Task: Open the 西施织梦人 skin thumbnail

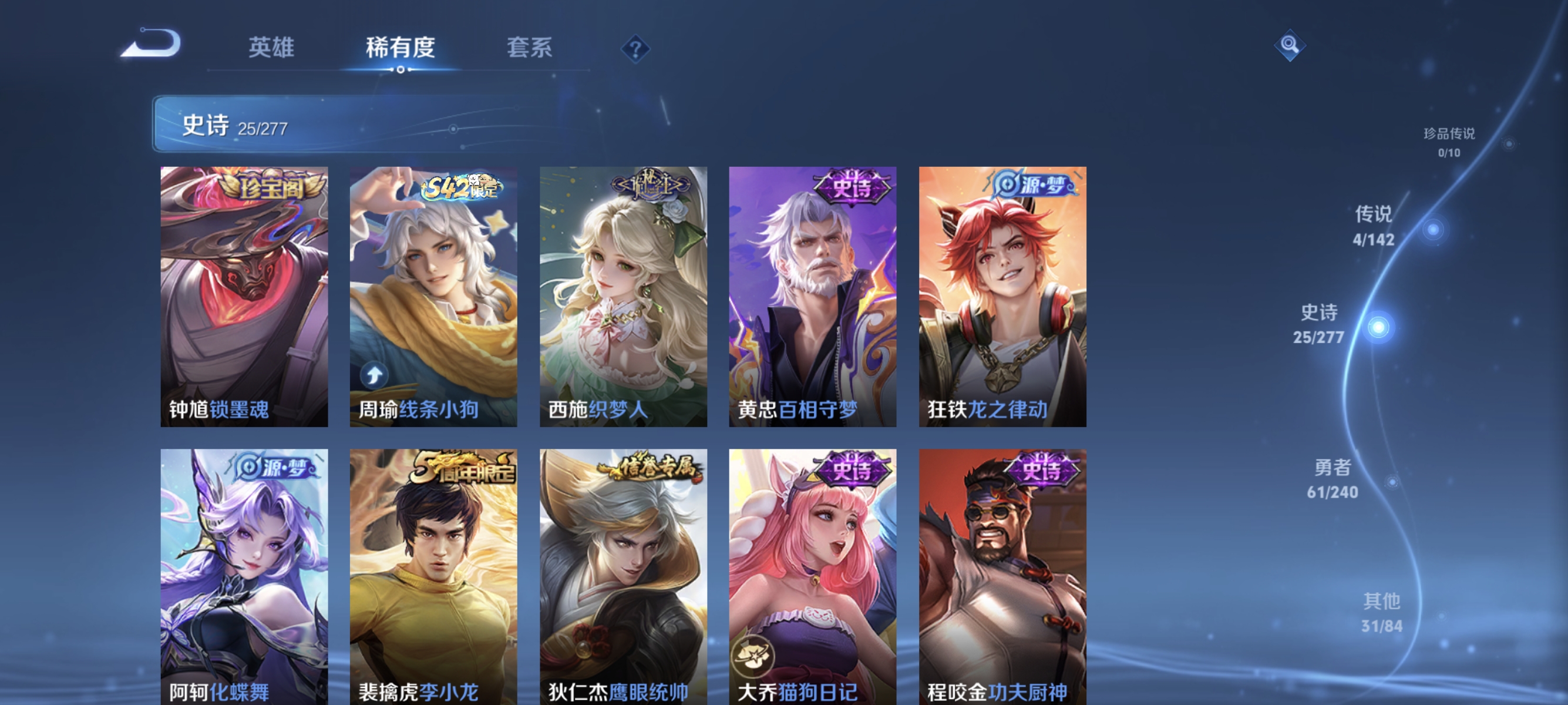Action: click(624, 298)
